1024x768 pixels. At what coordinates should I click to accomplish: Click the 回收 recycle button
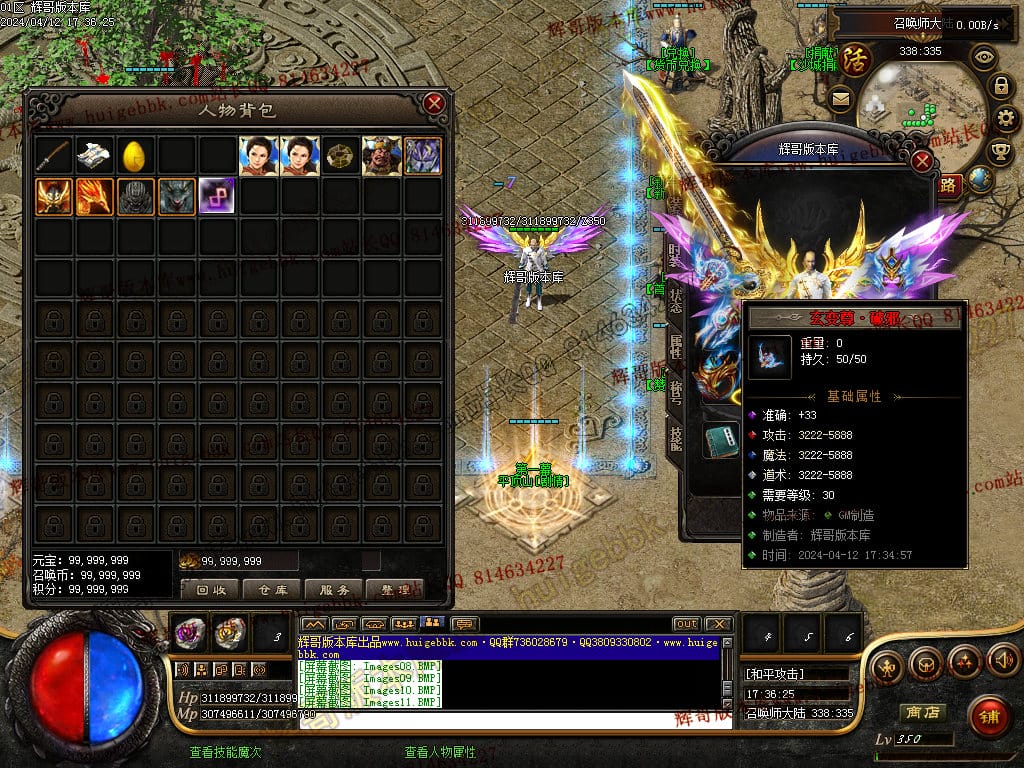(210, 590)
